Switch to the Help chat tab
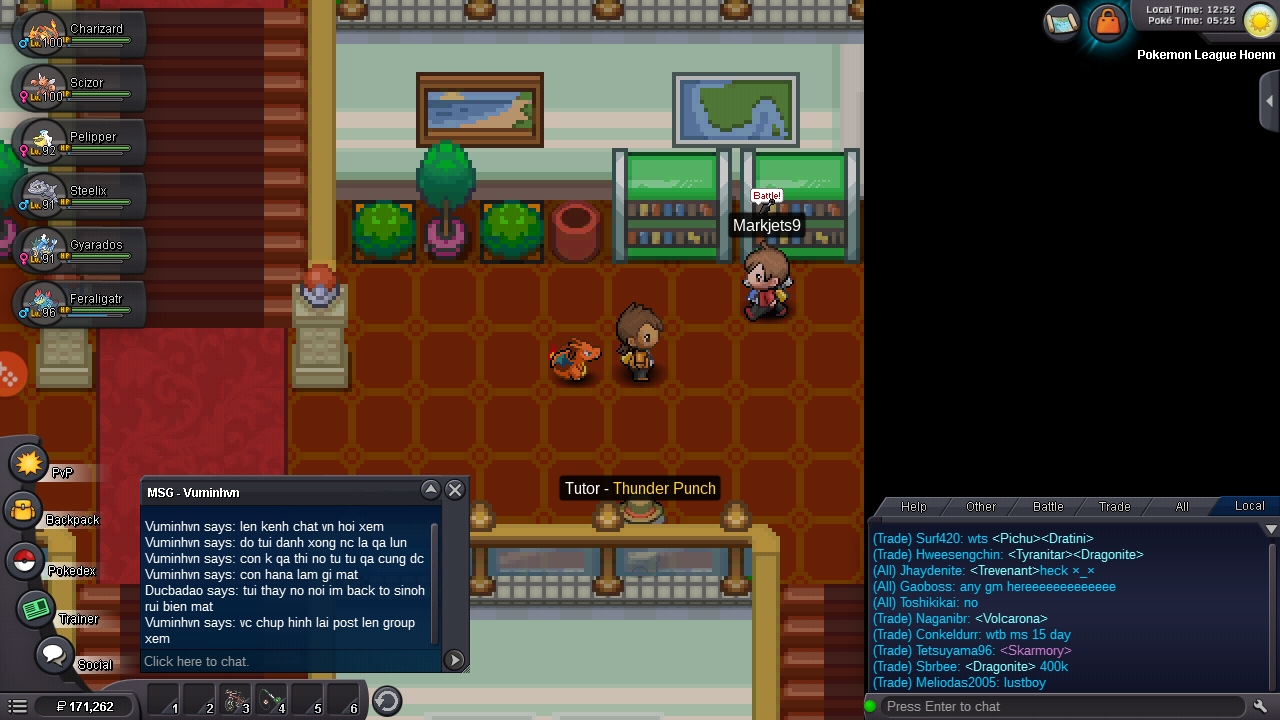Screen dimensions: 1280x720 pyautogui.click(x=913, y=507)
